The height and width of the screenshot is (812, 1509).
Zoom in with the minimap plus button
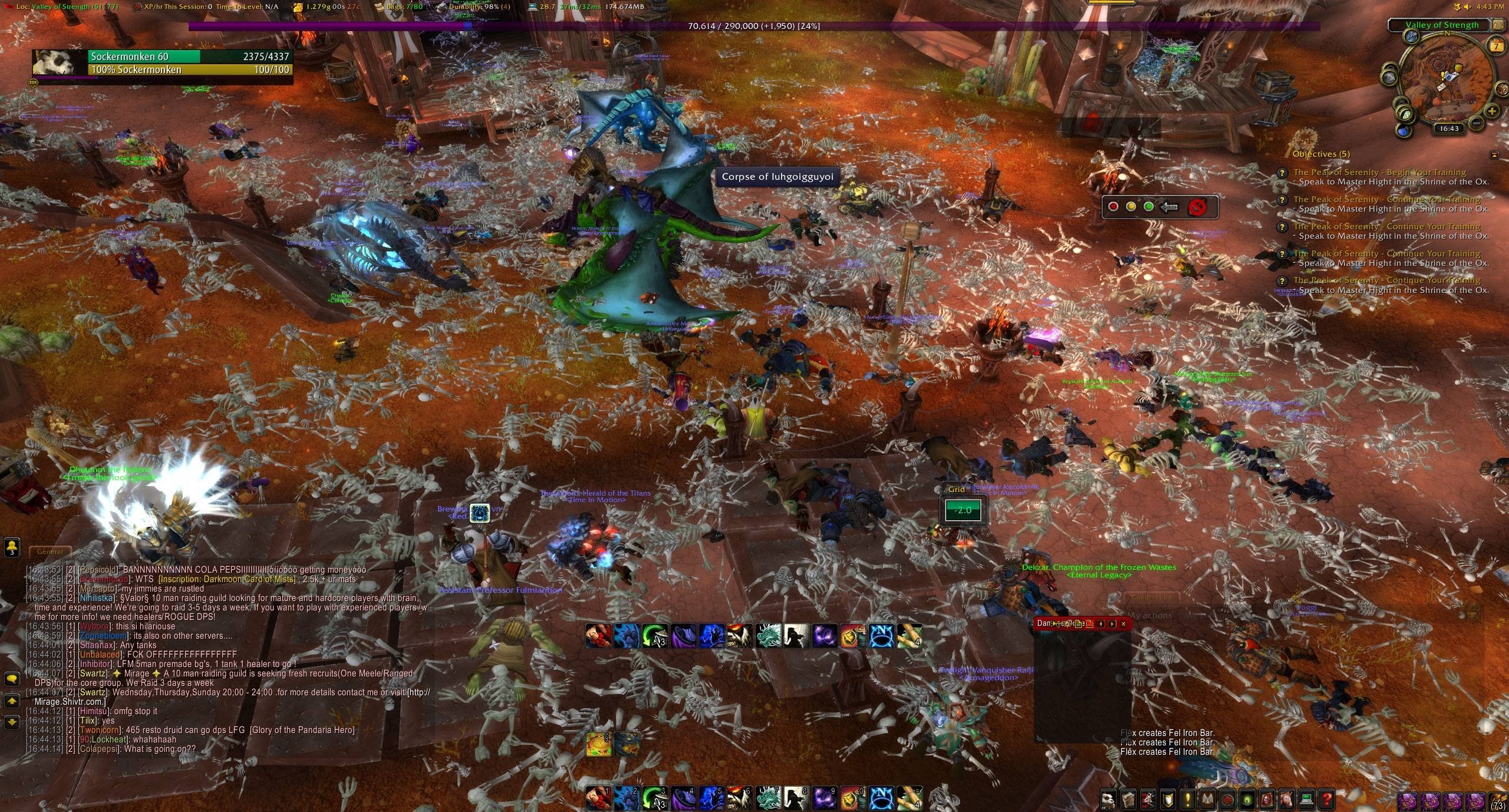[1492, 111]
